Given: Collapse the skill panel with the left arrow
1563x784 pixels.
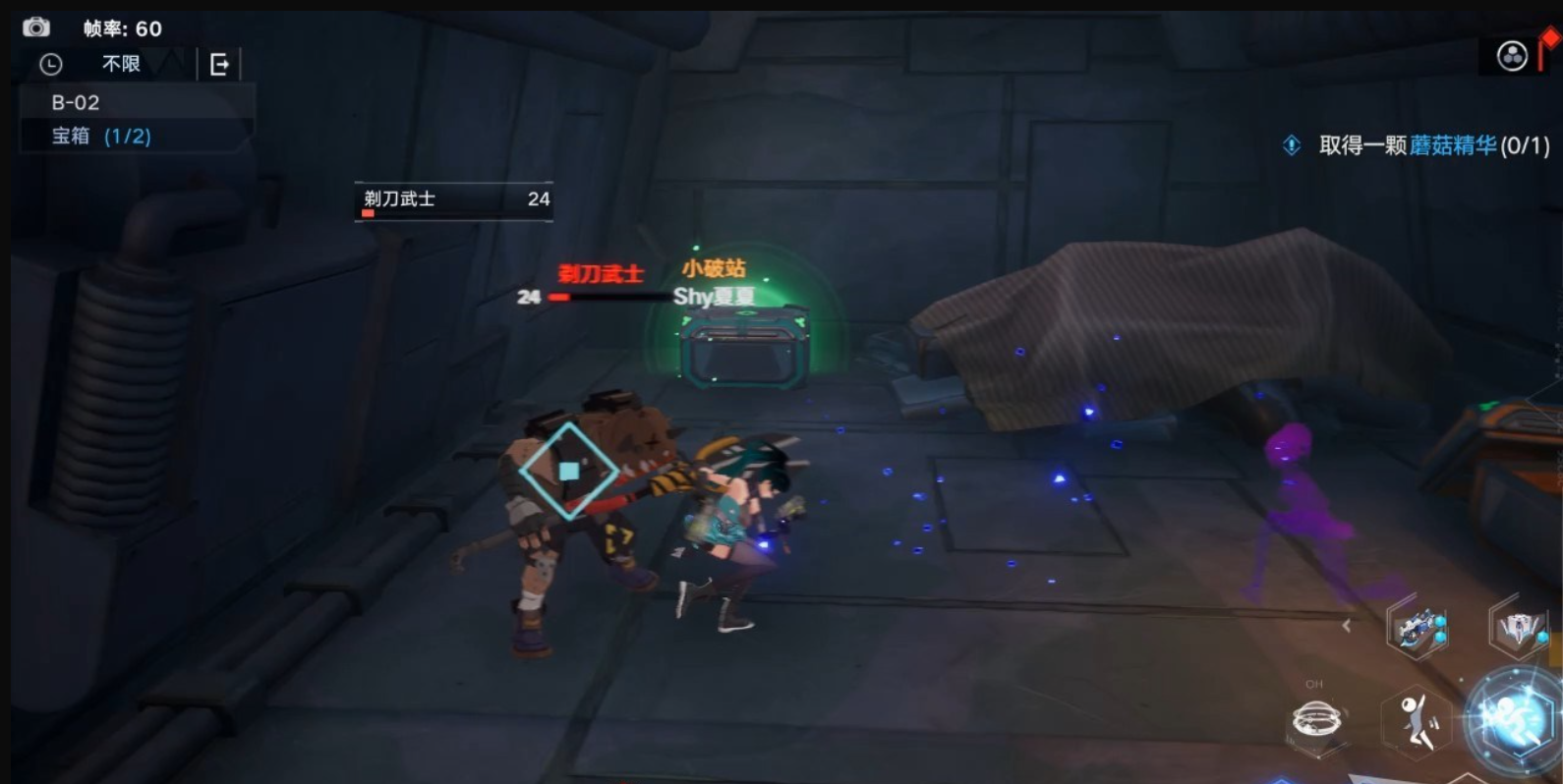Looking at the screenshot, I should click(x=1347, y=625).
